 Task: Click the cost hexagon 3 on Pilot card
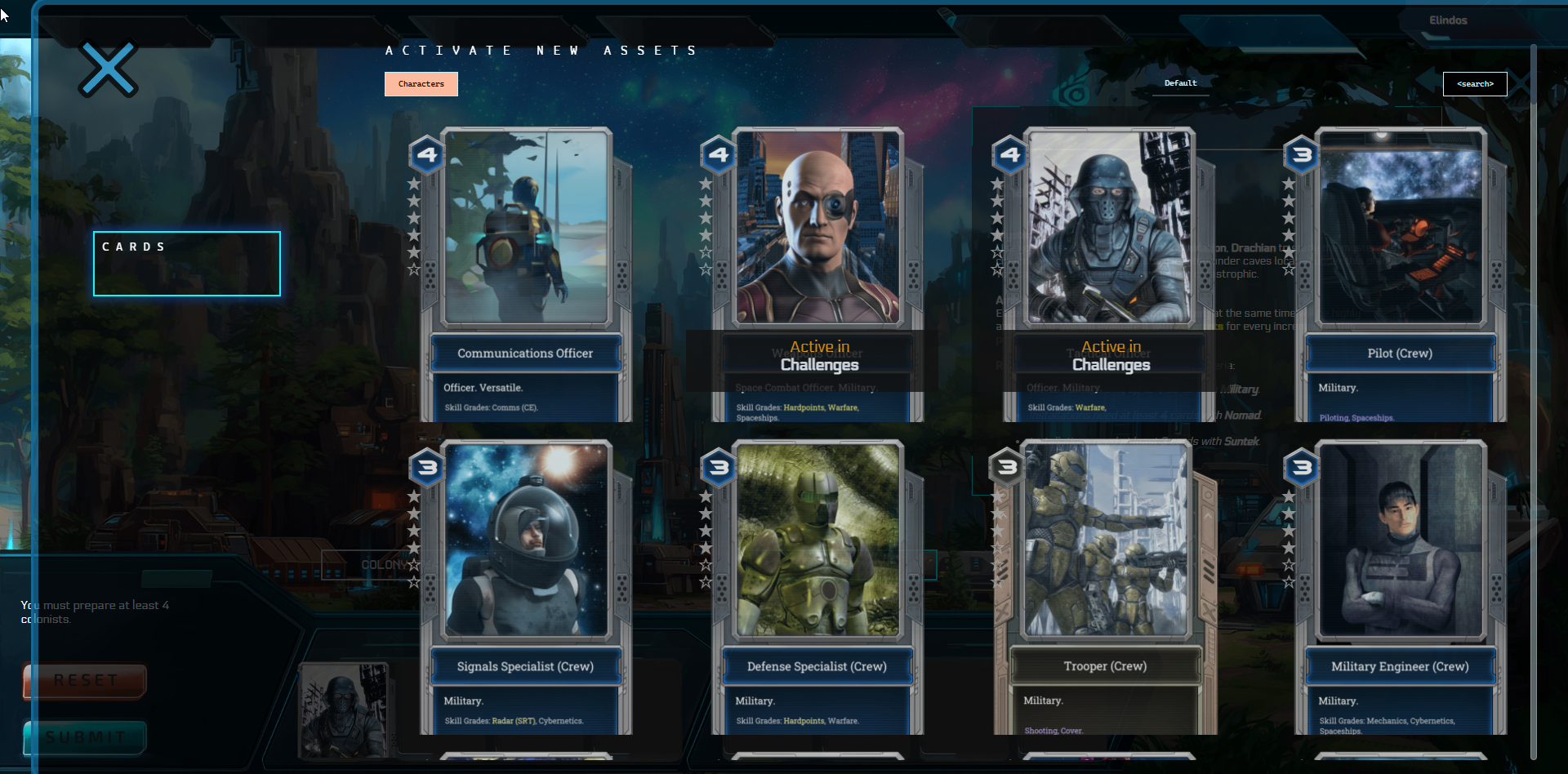click(x=1303, y=155)
